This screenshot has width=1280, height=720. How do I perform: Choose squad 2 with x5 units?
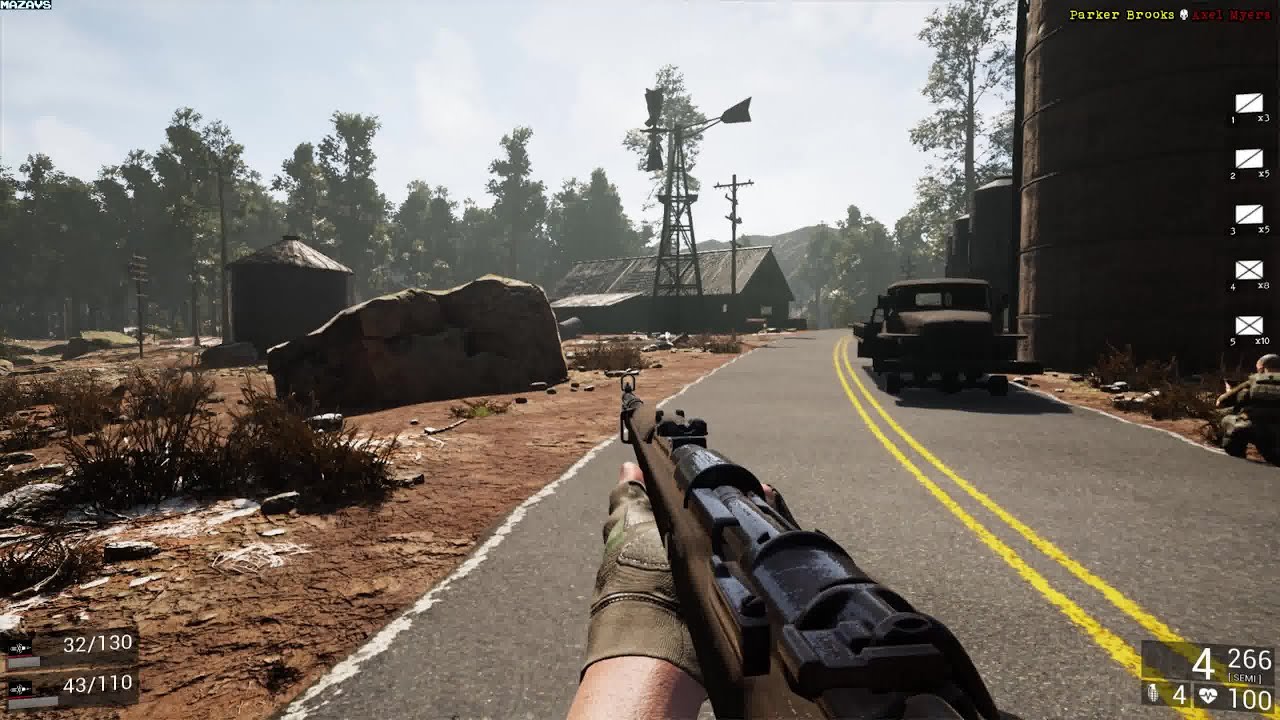[1249, 159]
